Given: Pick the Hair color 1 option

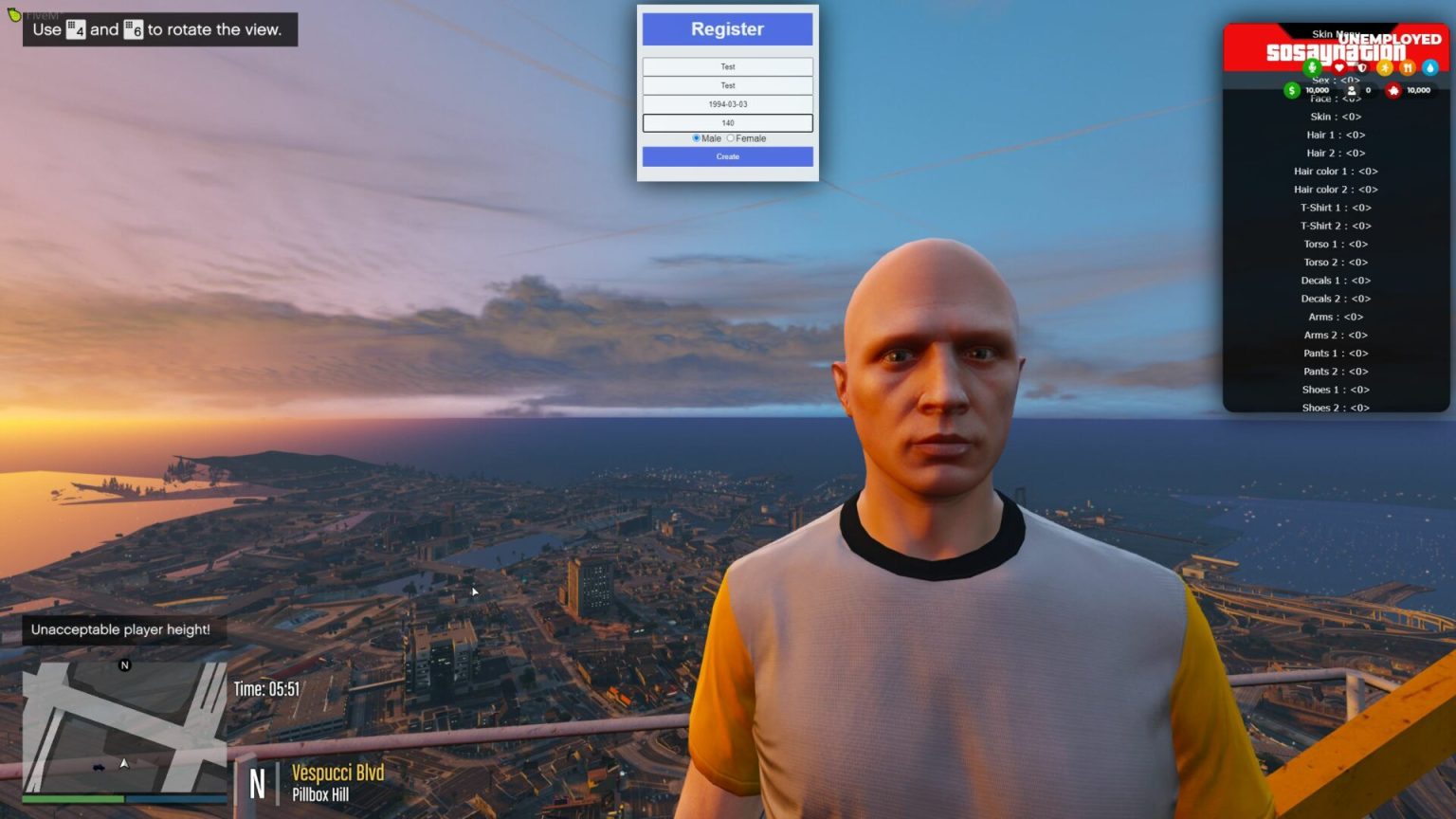Looking at the screenshot, I should point(1336,172).
